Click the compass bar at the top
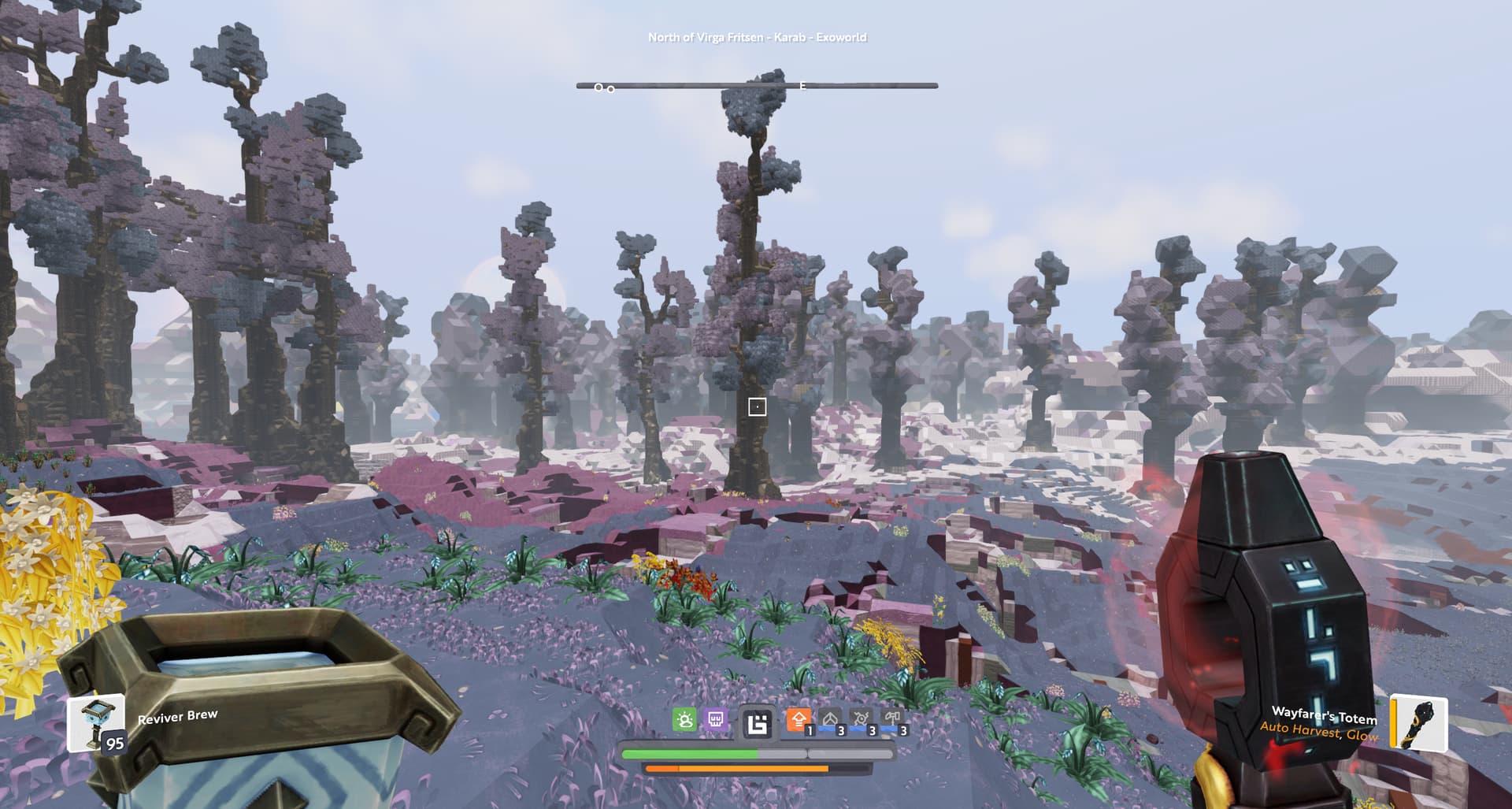Screen dimensions: 1512x809 pos(756,85)
